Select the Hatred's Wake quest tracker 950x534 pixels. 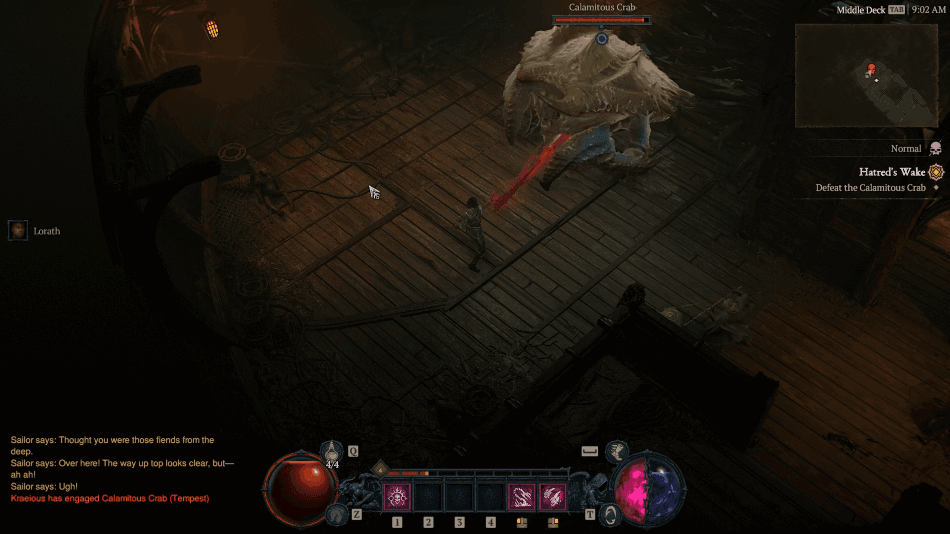891,172
